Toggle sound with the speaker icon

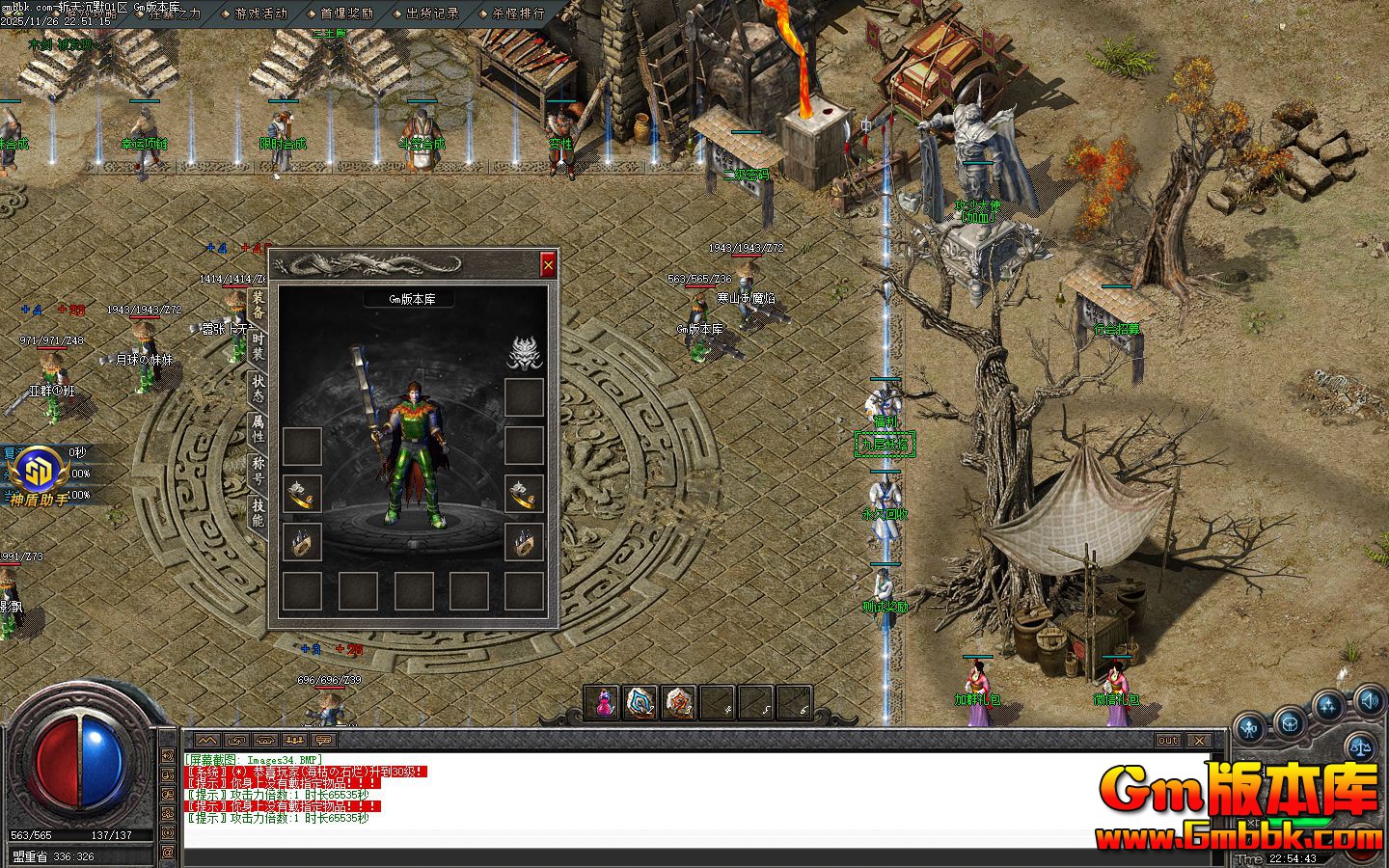pos(1370,699)
